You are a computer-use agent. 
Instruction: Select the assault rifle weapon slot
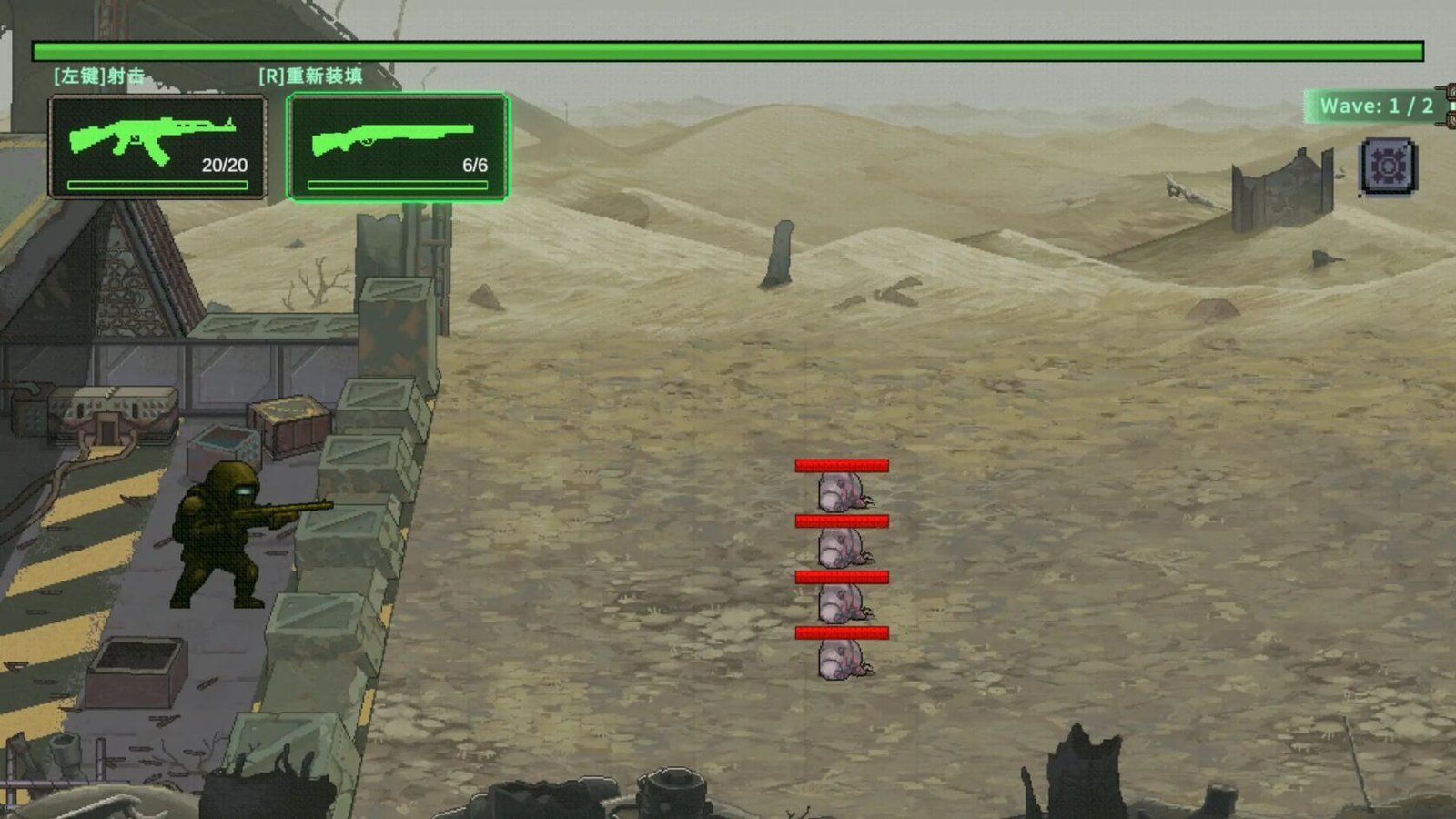coord(157,147)
